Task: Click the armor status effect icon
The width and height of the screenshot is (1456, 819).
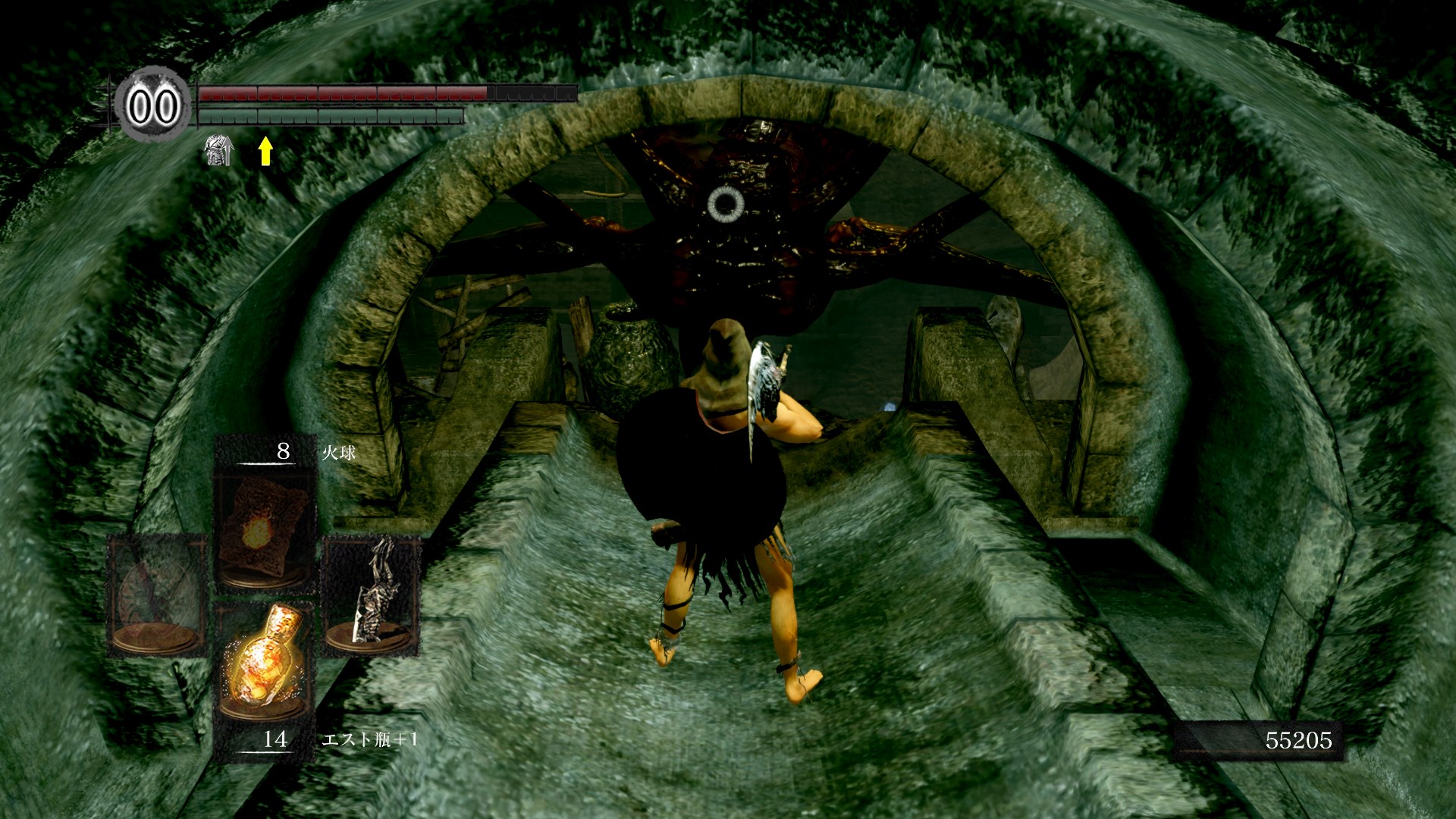Action: pyautogui.click(x=220, y=150)
